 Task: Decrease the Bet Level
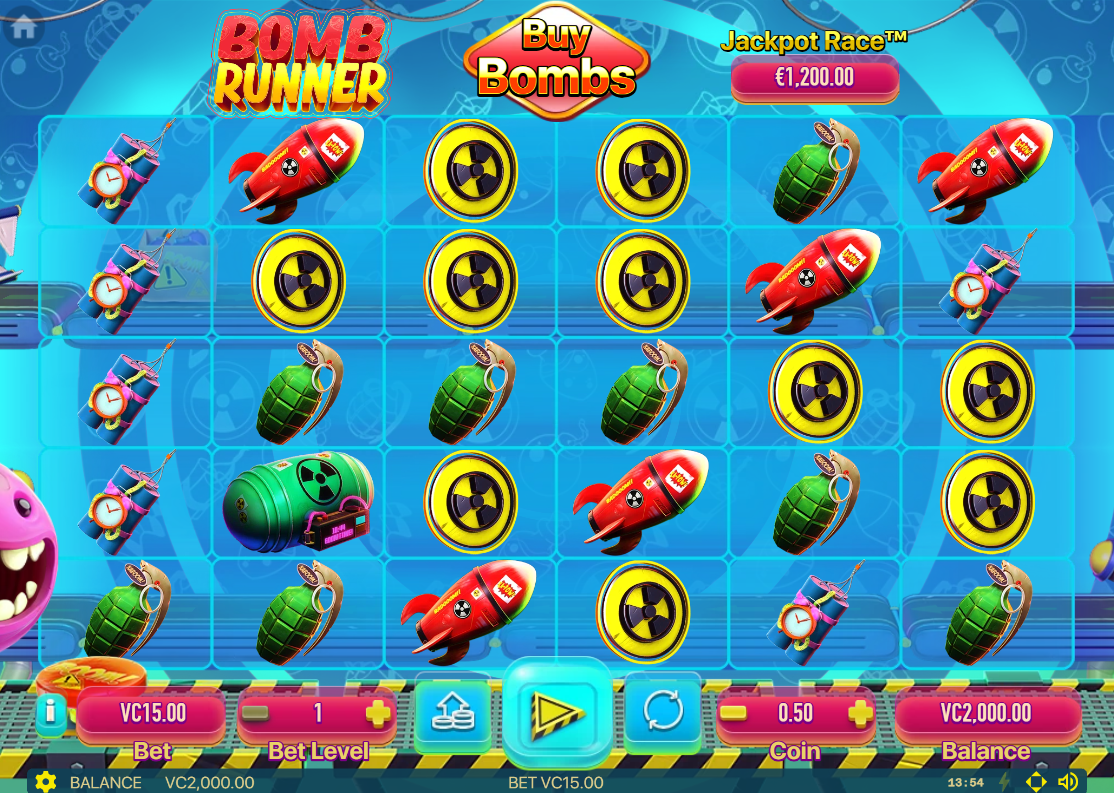coord(256,713)
